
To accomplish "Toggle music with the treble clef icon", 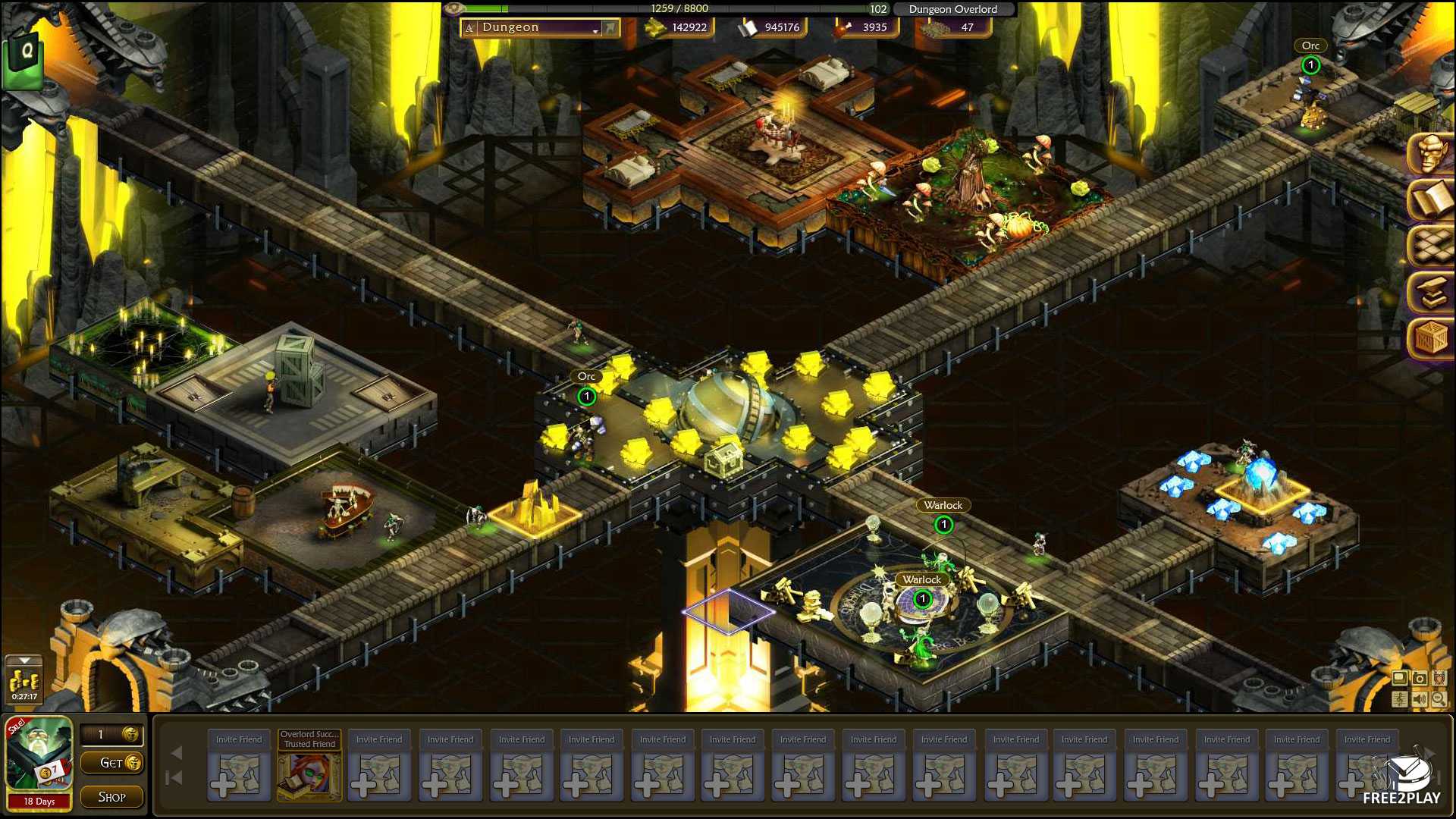I will point(1400,699).
